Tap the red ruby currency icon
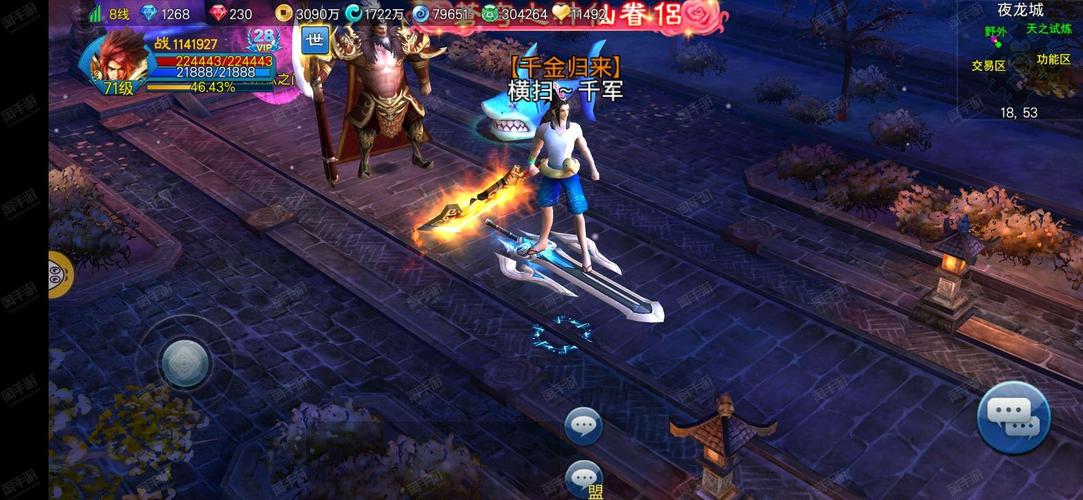The image size is (1083, 500). point(219,14)
